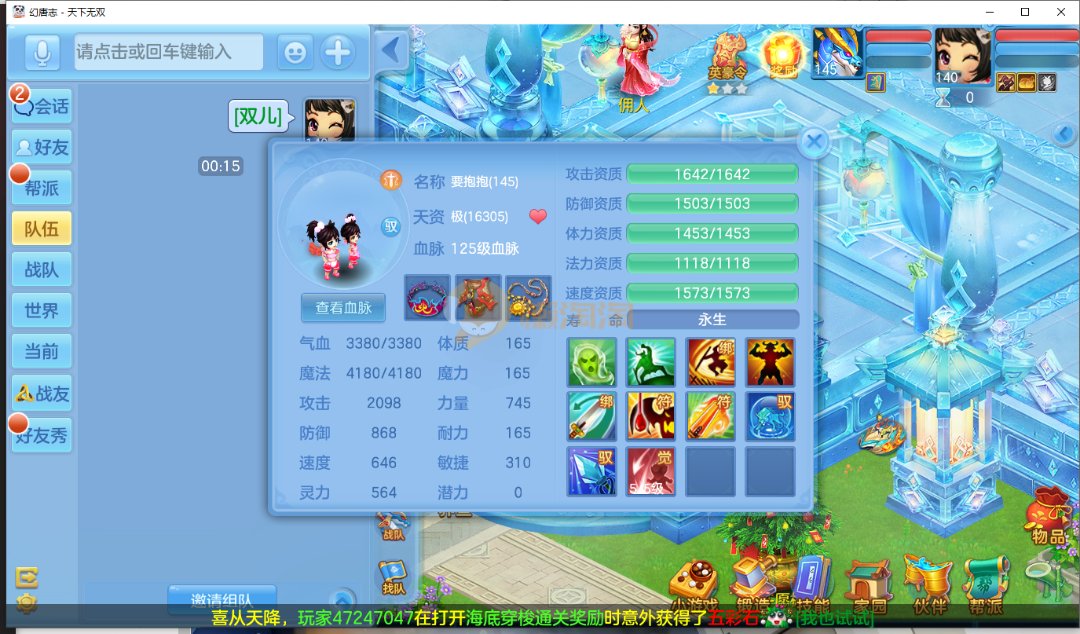Click the plus button beside chat input
The width and height of the screenshot is (1080, 634).
(x=338, y=52)
